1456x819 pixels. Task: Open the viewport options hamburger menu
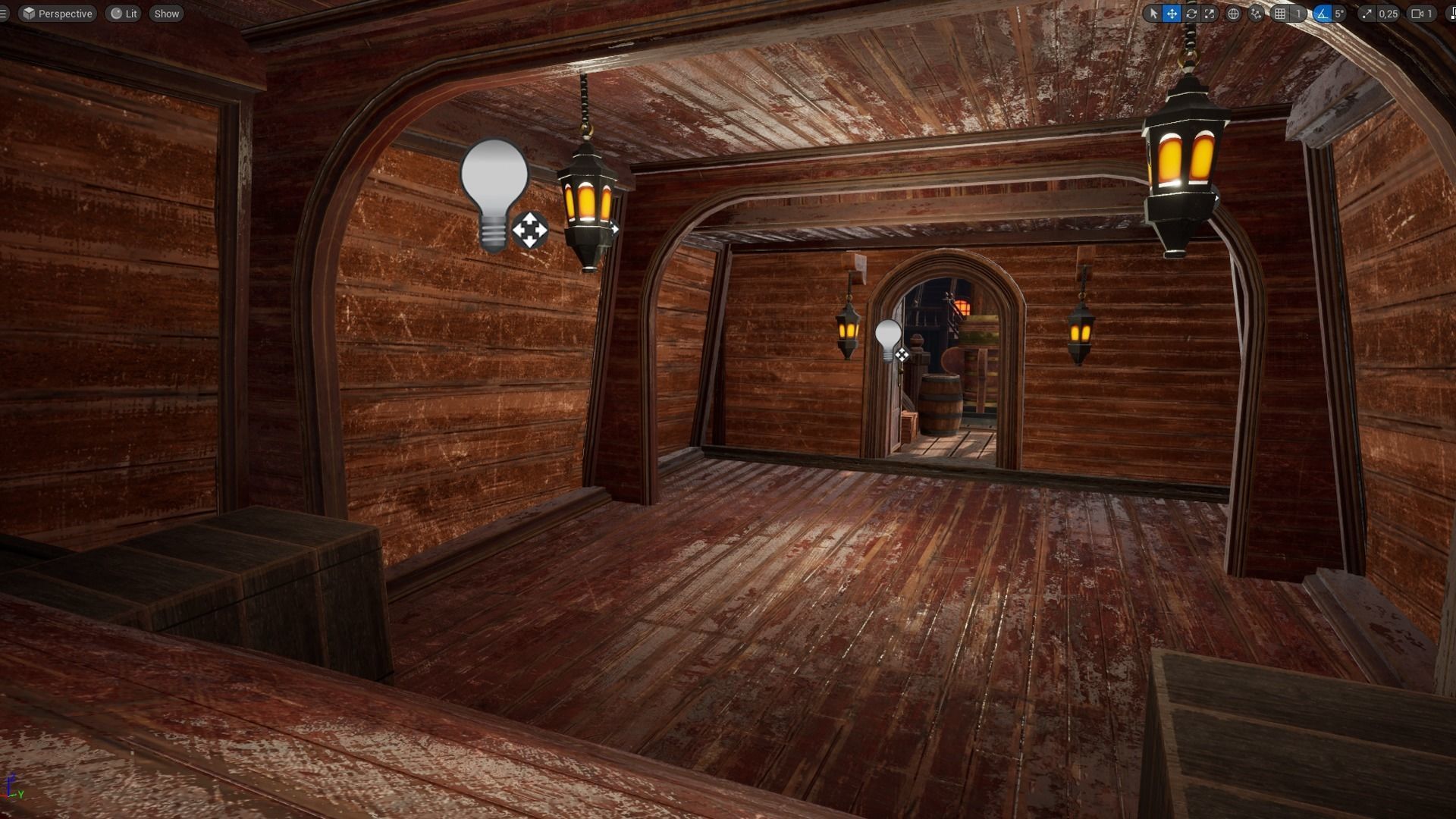click(4, 14)
